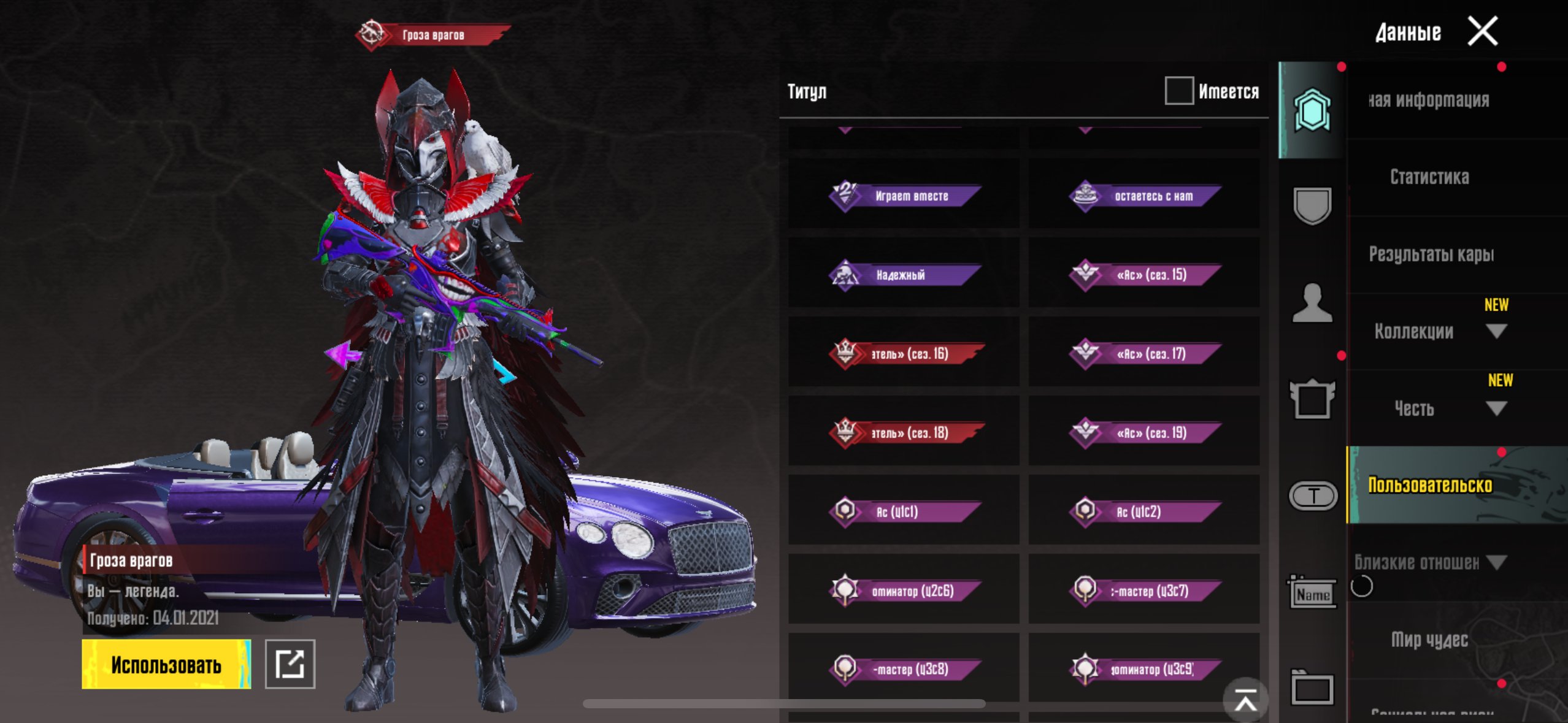Select the Играем вместе title
Viewport: 1568px width, 723px height.
pyautogui.click(x=904, y=196)
